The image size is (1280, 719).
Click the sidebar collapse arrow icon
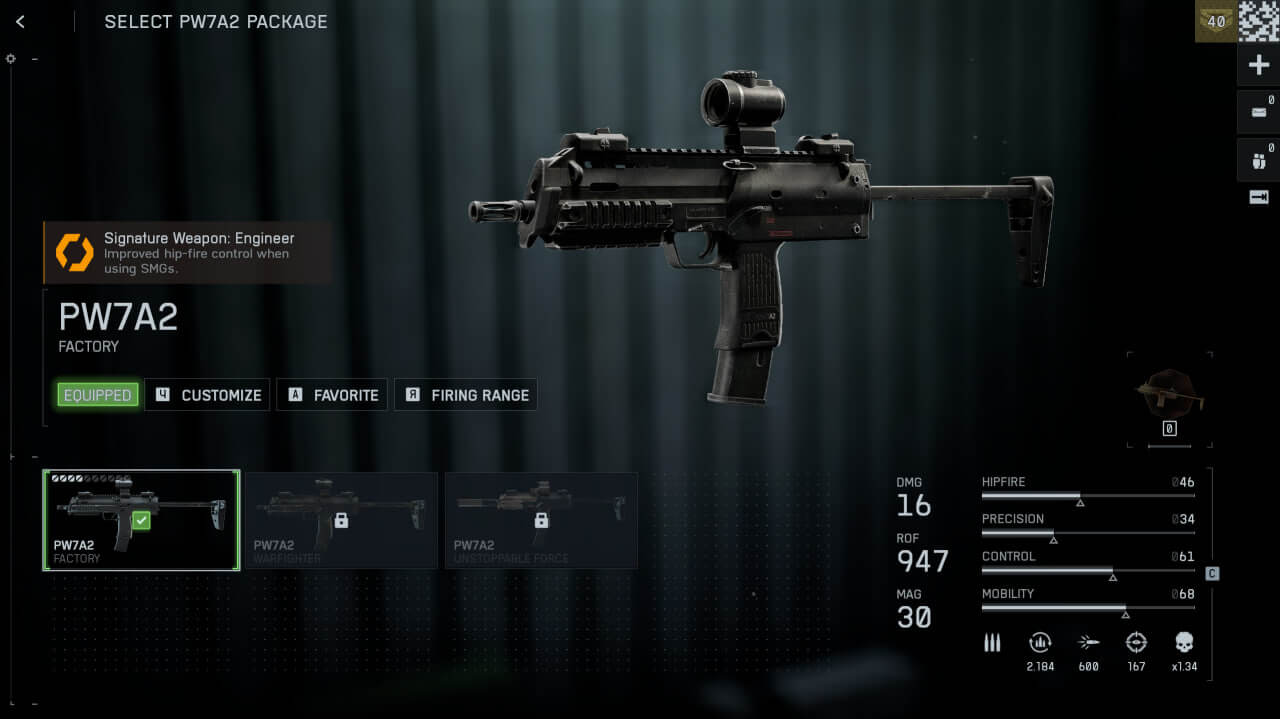[x=1259, y=197]
